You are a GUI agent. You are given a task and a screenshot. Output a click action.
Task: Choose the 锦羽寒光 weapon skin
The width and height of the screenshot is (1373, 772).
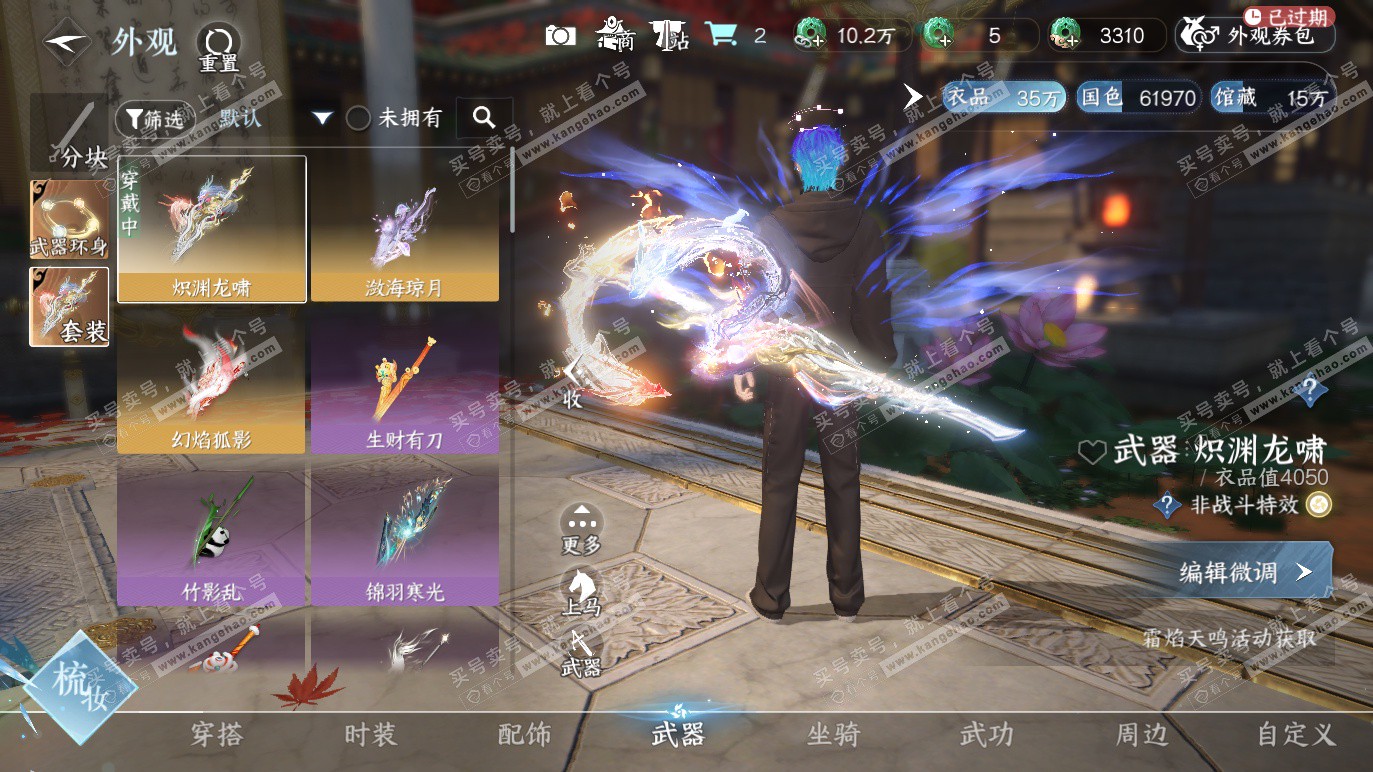pos(405,533)
